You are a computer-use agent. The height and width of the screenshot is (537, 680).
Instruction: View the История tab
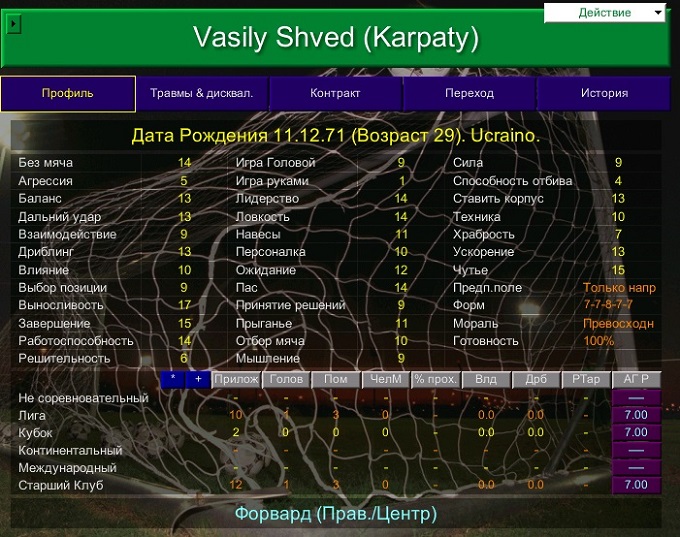pos(604,94)
